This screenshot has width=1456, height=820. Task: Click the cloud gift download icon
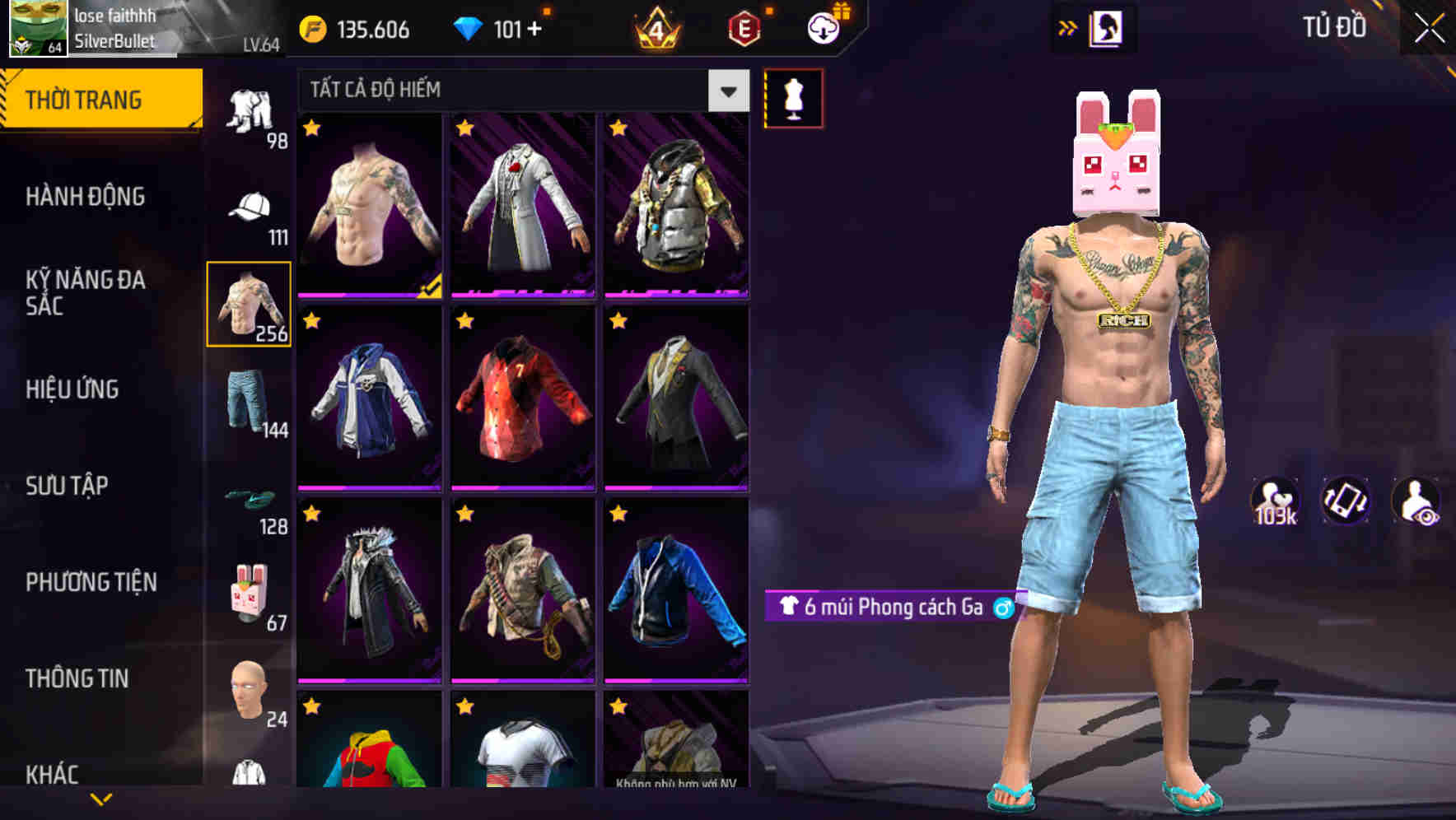click(822, 27)
